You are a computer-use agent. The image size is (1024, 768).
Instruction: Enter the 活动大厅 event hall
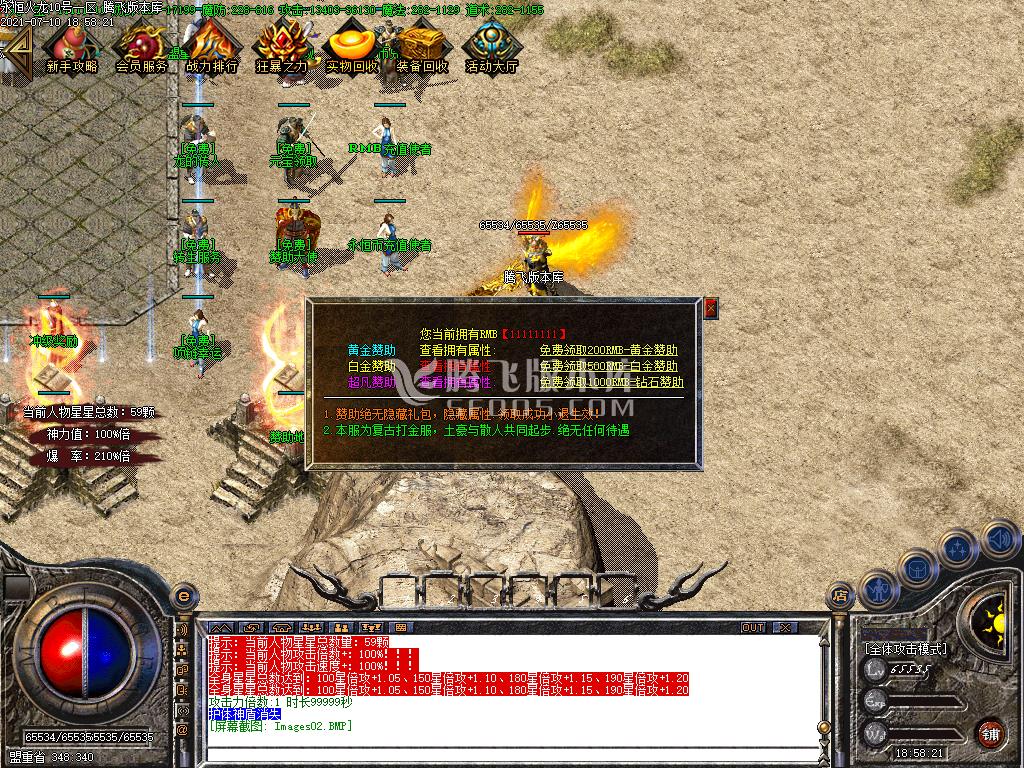pos(492,47)
